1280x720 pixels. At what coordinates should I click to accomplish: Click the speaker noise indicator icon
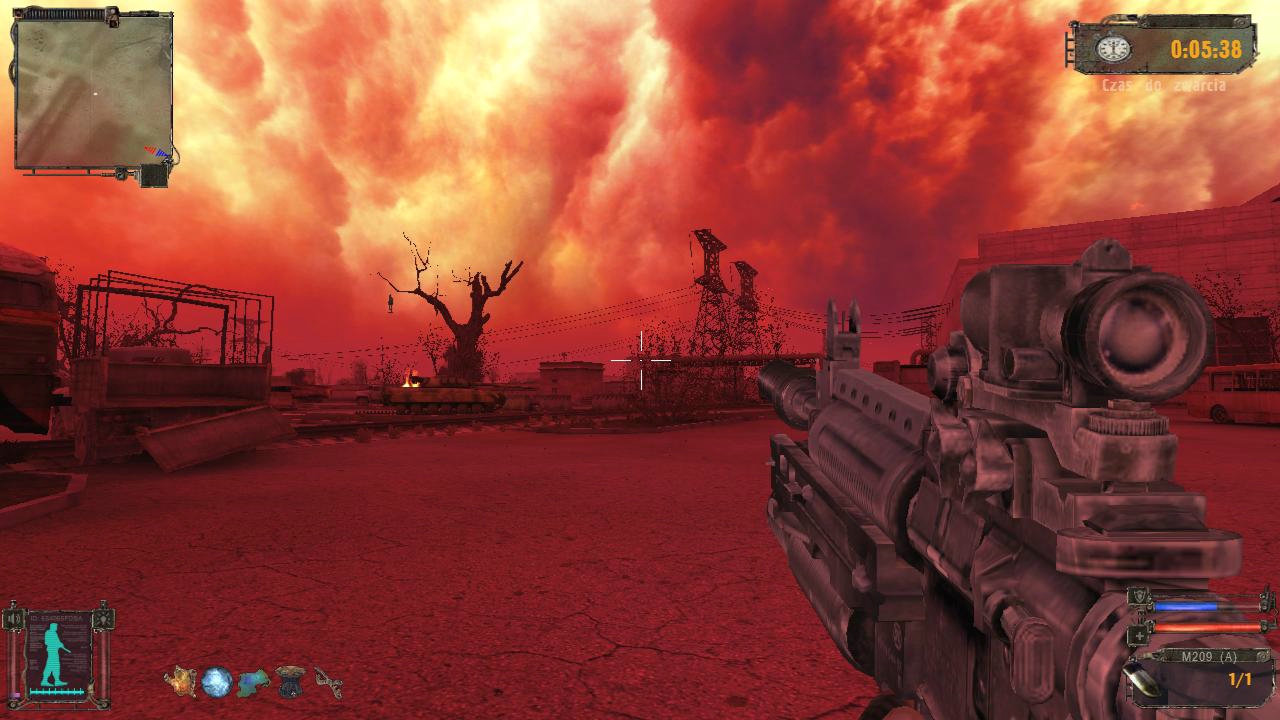(14, 620)
